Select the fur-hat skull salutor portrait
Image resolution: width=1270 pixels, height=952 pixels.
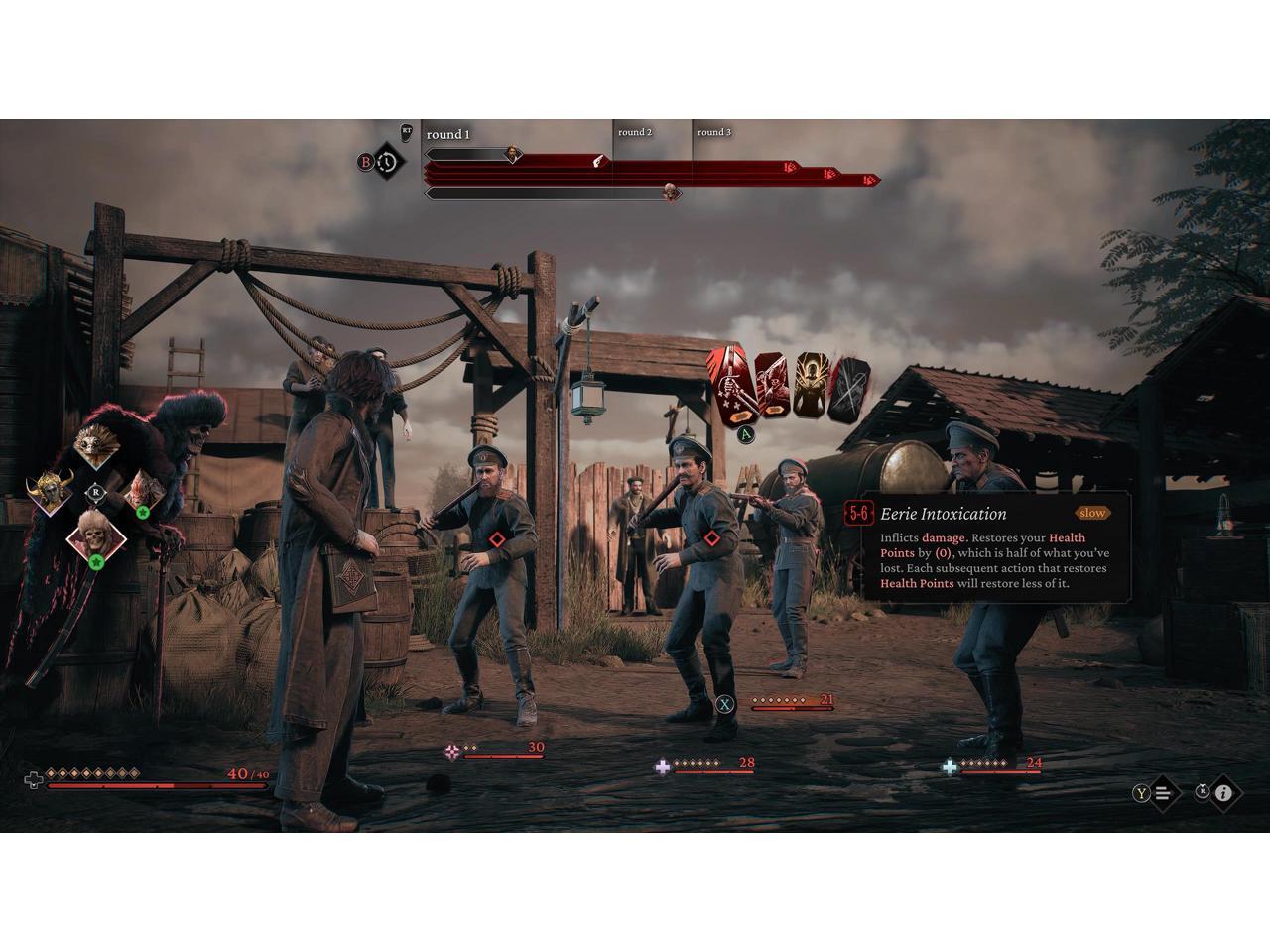[95, 538]
